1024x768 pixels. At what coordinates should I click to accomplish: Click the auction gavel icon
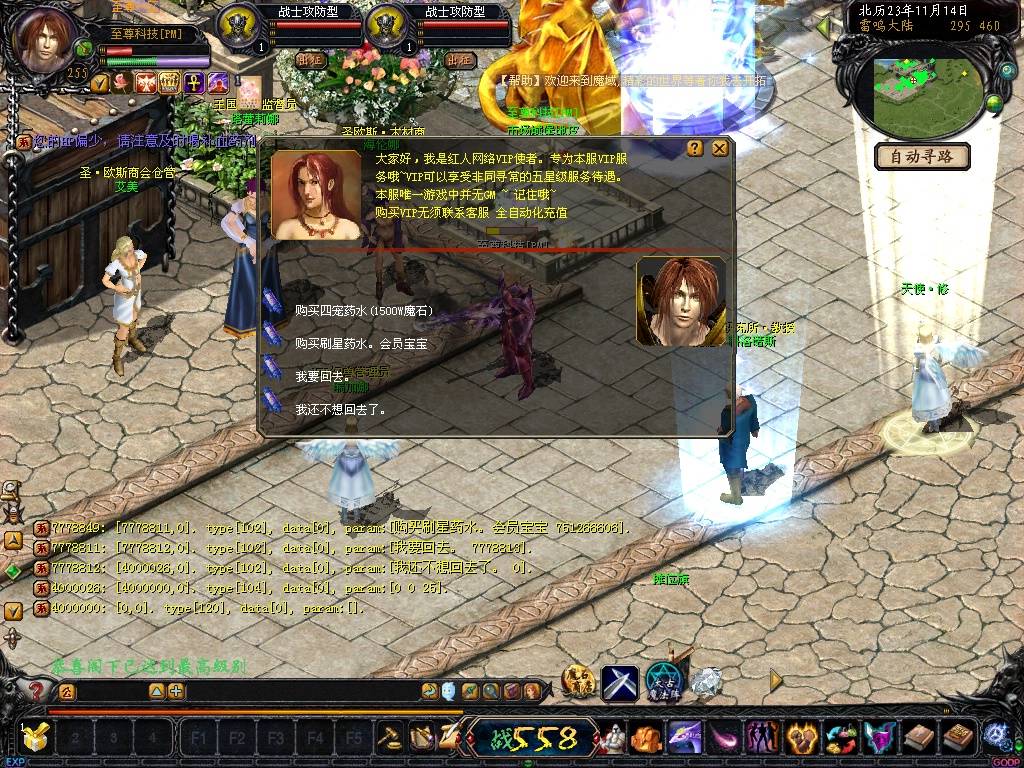tap(388, 738)
